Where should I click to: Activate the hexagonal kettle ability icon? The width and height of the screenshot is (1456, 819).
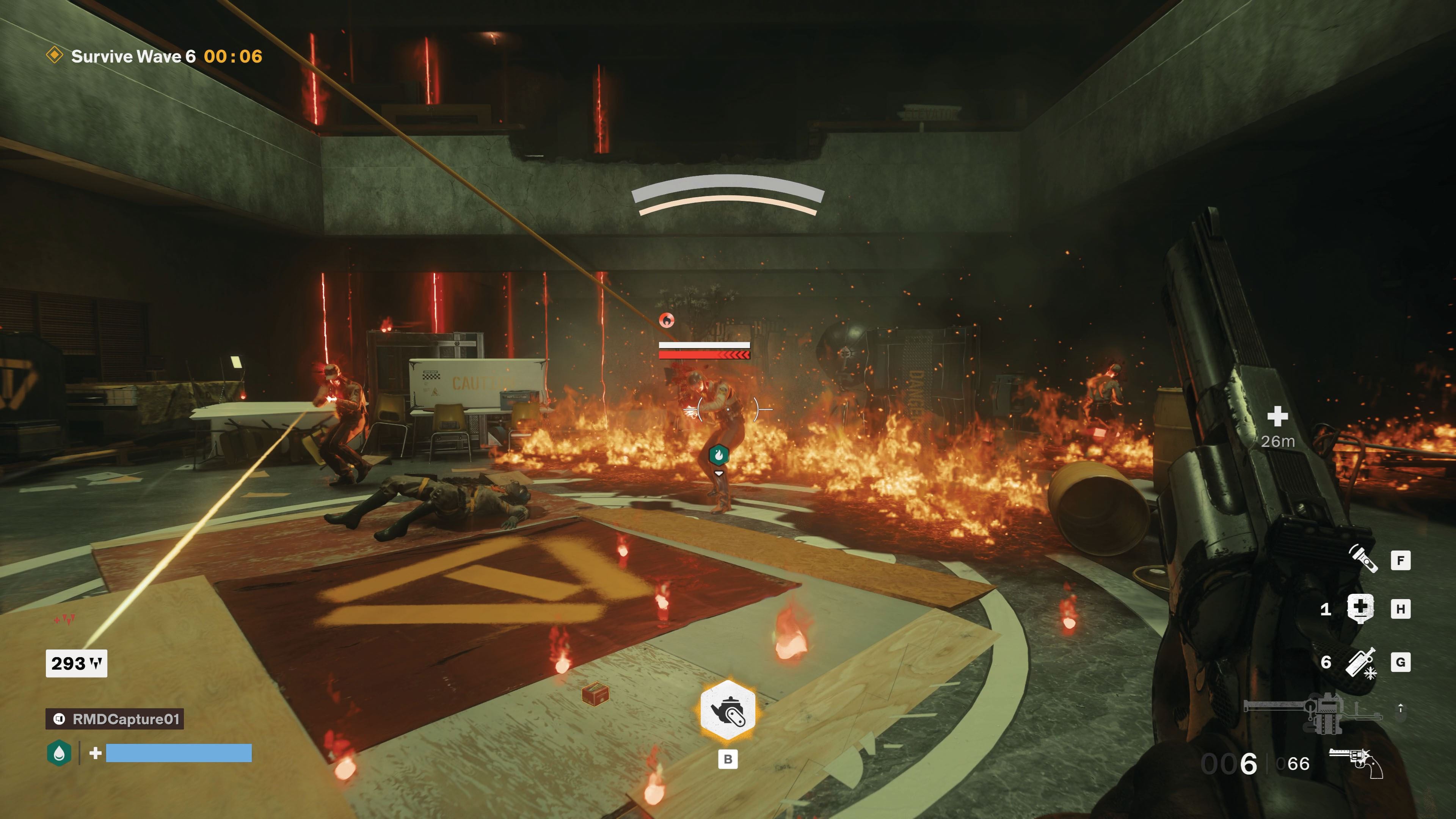point(728,711)
